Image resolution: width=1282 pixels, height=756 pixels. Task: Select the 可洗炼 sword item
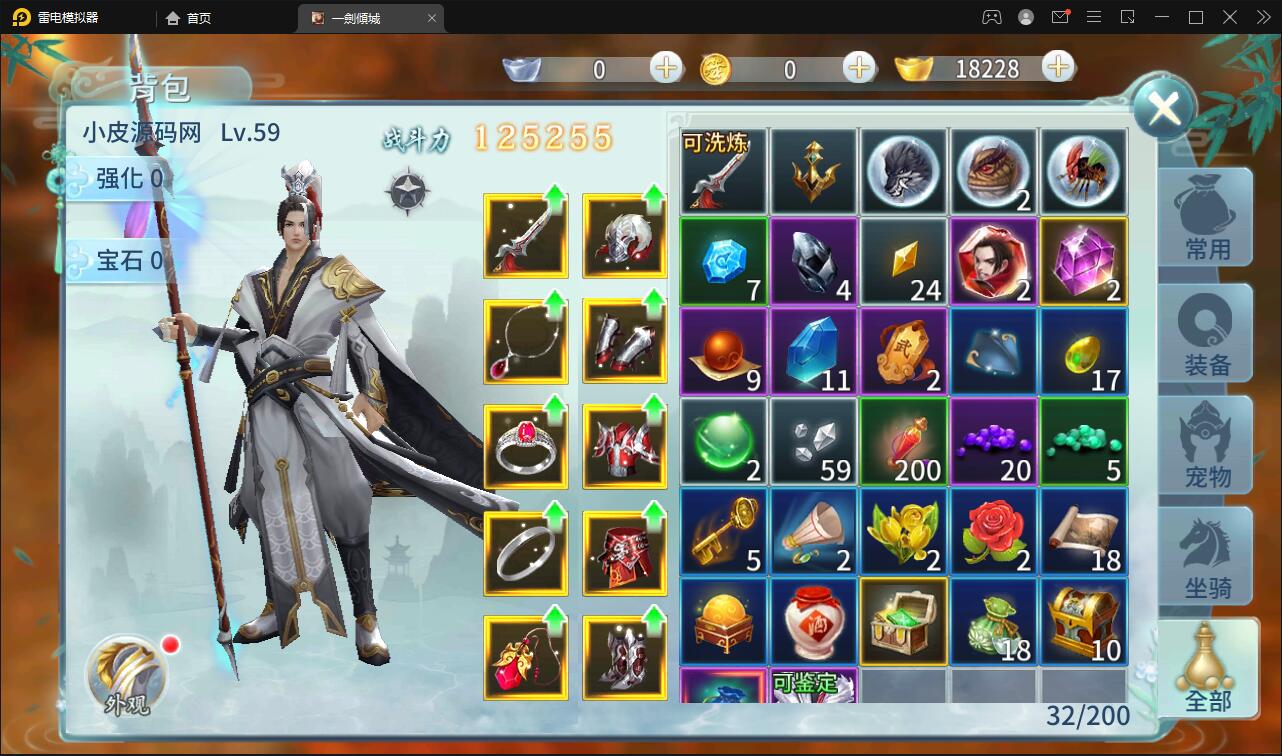click(x=723, y=171)
